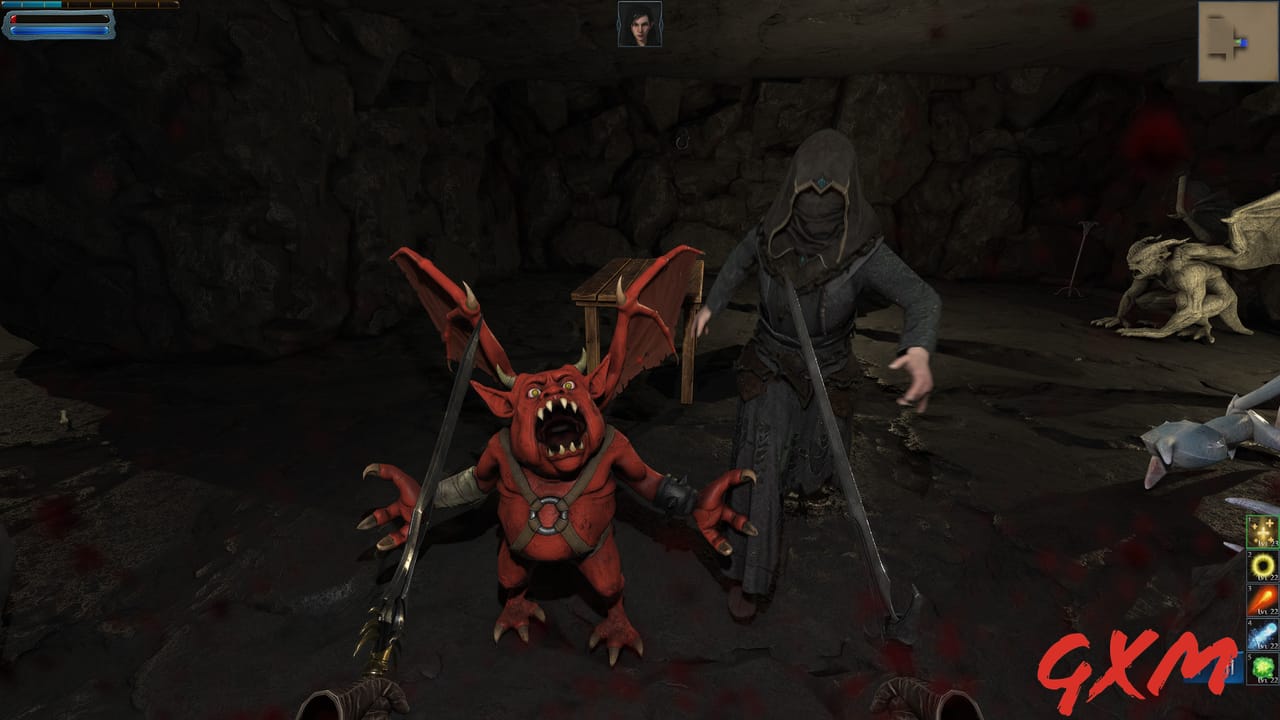Click the Lvl 22 label on the fireball spell
Screen dimensions: 1280x720
[x=1270, y=611]
